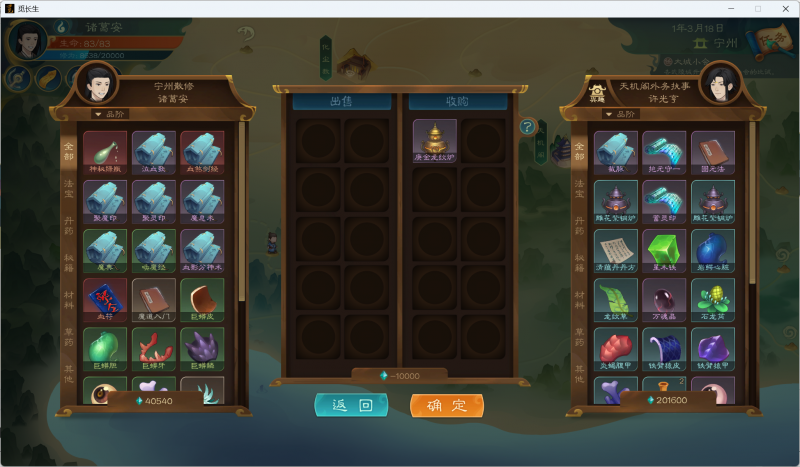
Task: Choose the red 血符 talisman item
Action: point(104,299)
